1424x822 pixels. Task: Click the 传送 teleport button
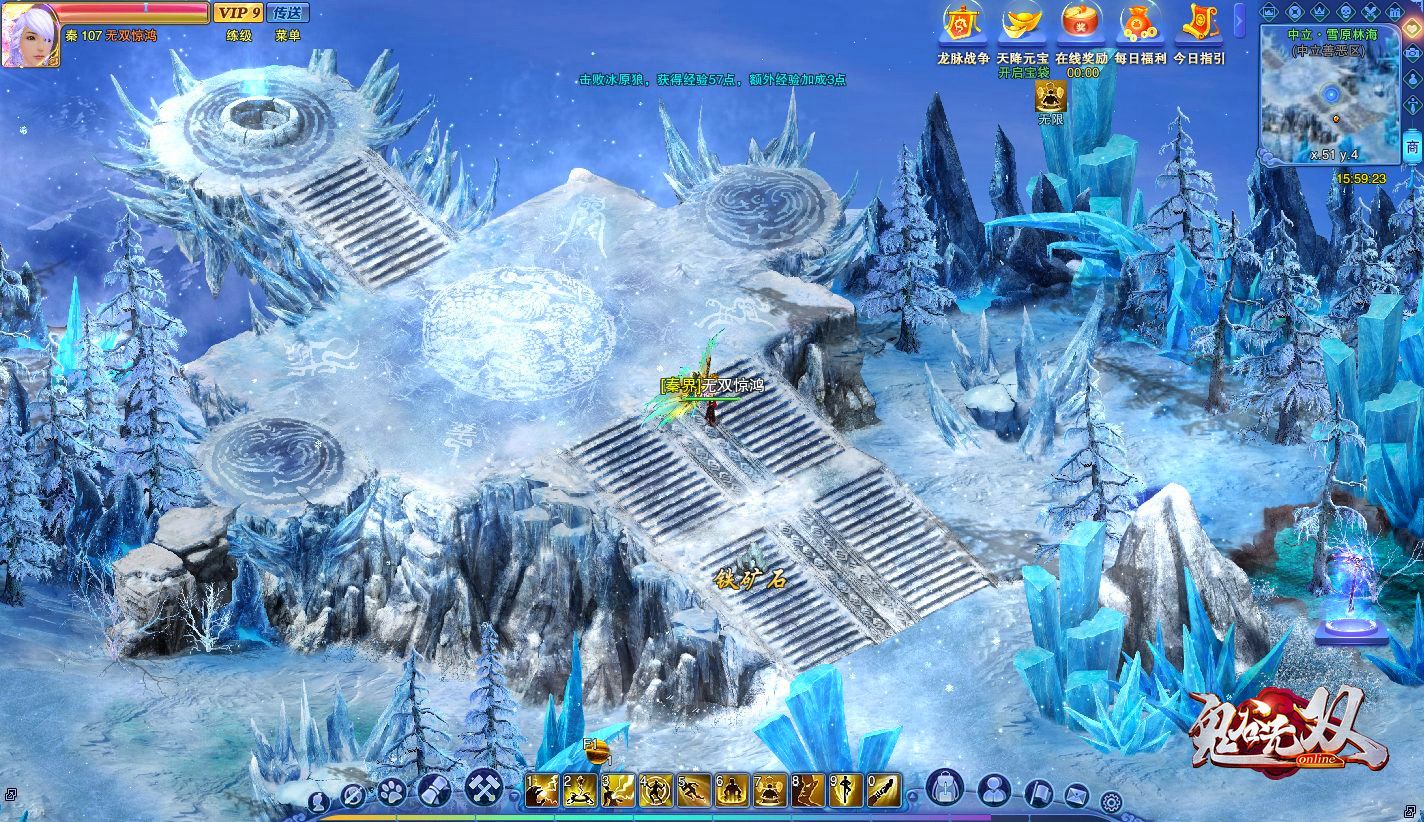click(289, 13)
